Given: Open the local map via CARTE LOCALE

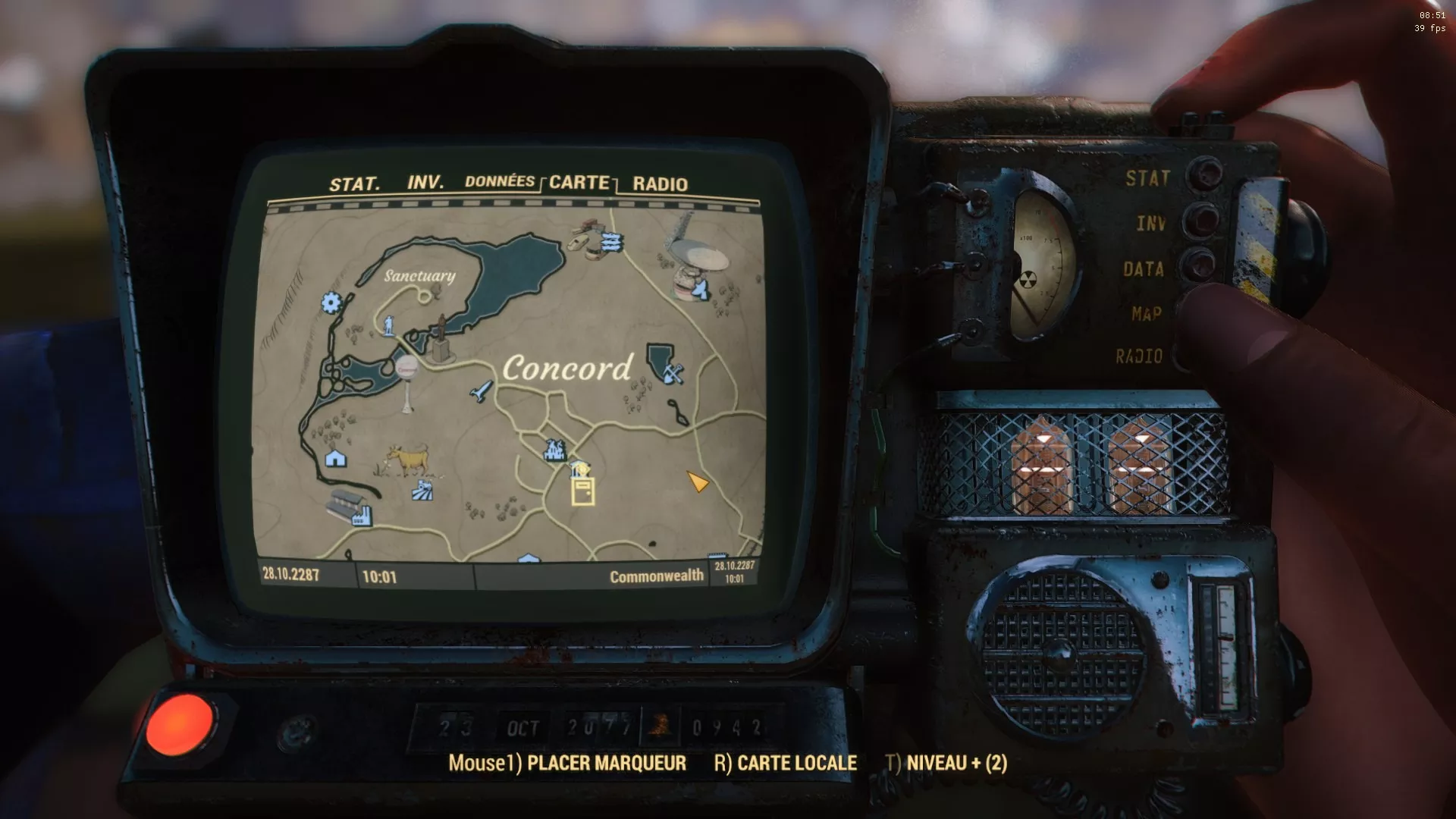Looking at the screenshot, I should point(785,763).
